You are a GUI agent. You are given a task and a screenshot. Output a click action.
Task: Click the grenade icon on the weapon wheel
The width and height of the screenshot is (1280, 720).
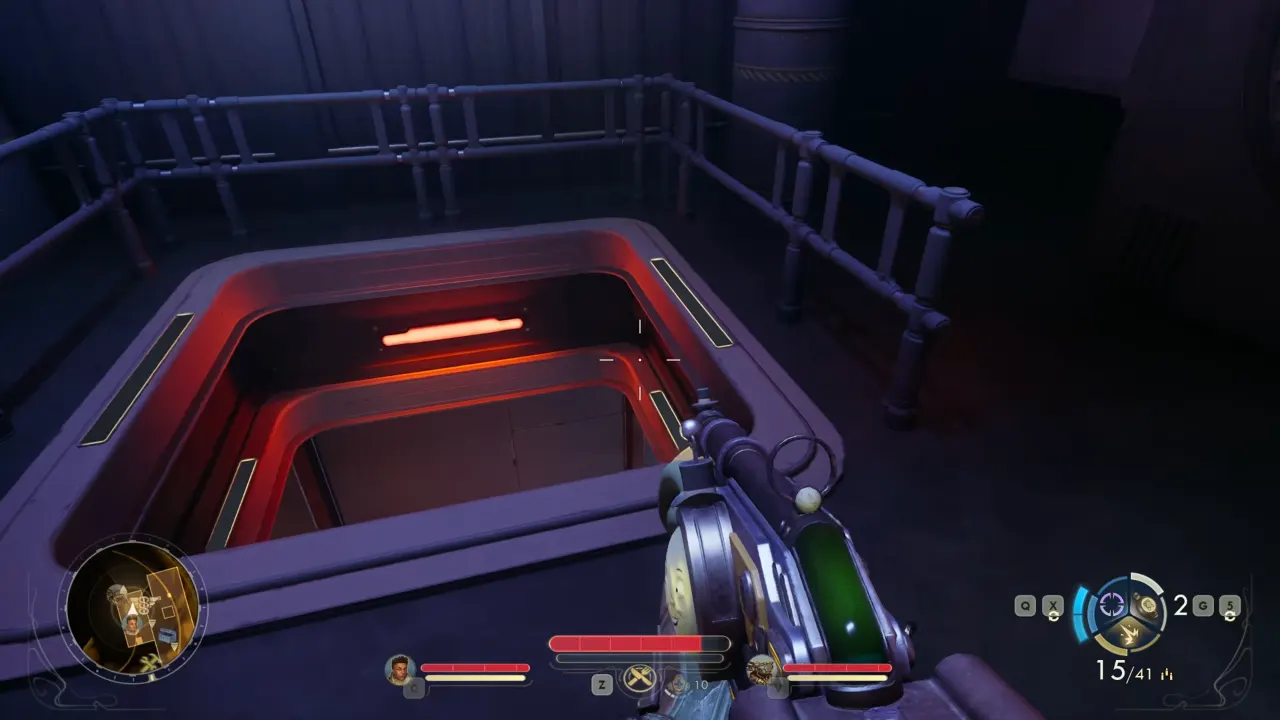[1145, 606]
